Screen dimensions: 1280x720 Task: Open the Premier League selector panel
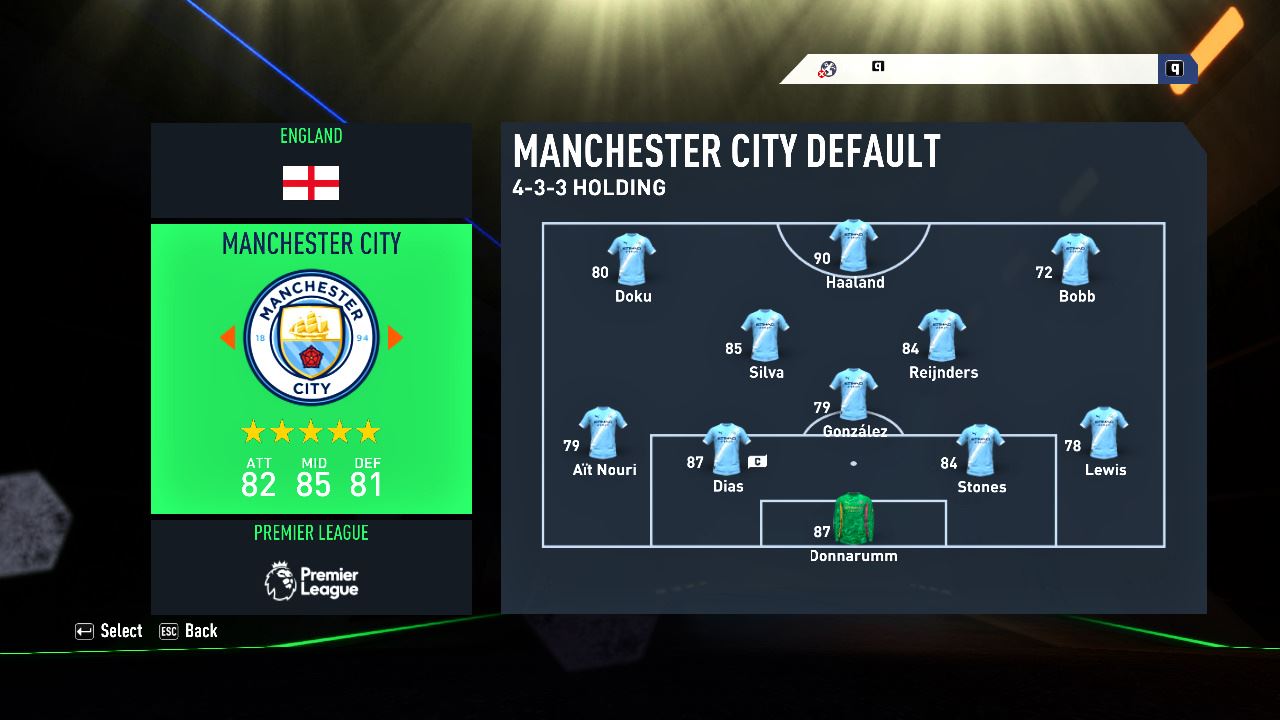[x=311, y=566]
